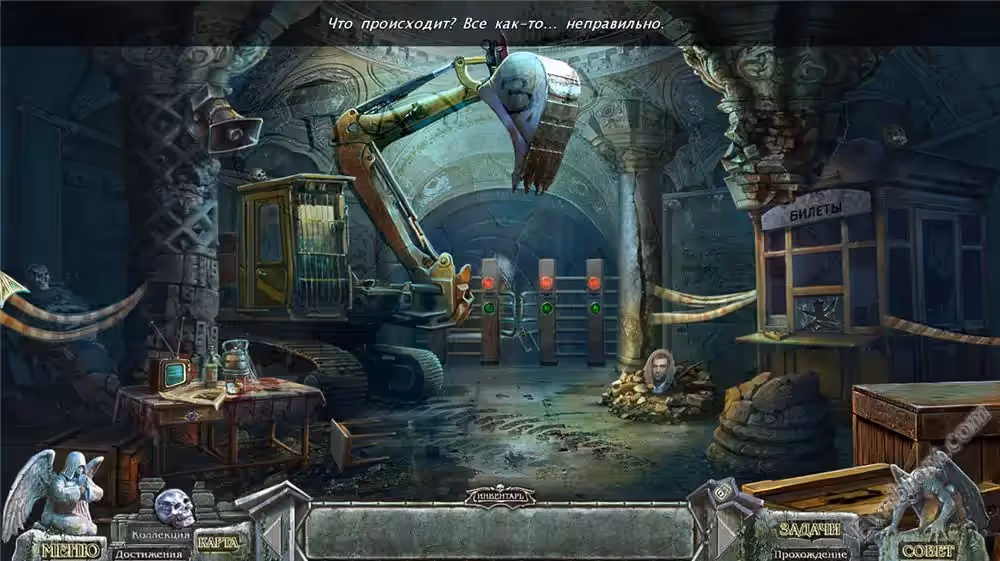This screenshot has height=561, width=1000.
Task: Open the Карта map
Action: pos(217,543)
